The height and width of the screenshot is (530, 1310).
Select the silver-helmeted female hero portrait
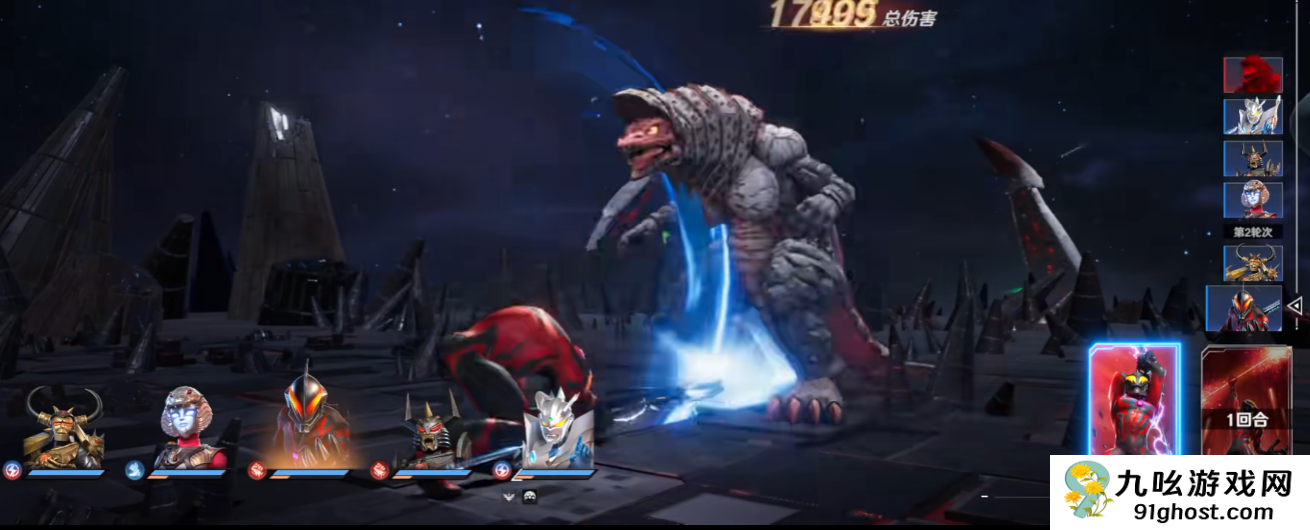pyautogui.click(x=187, y=428)
